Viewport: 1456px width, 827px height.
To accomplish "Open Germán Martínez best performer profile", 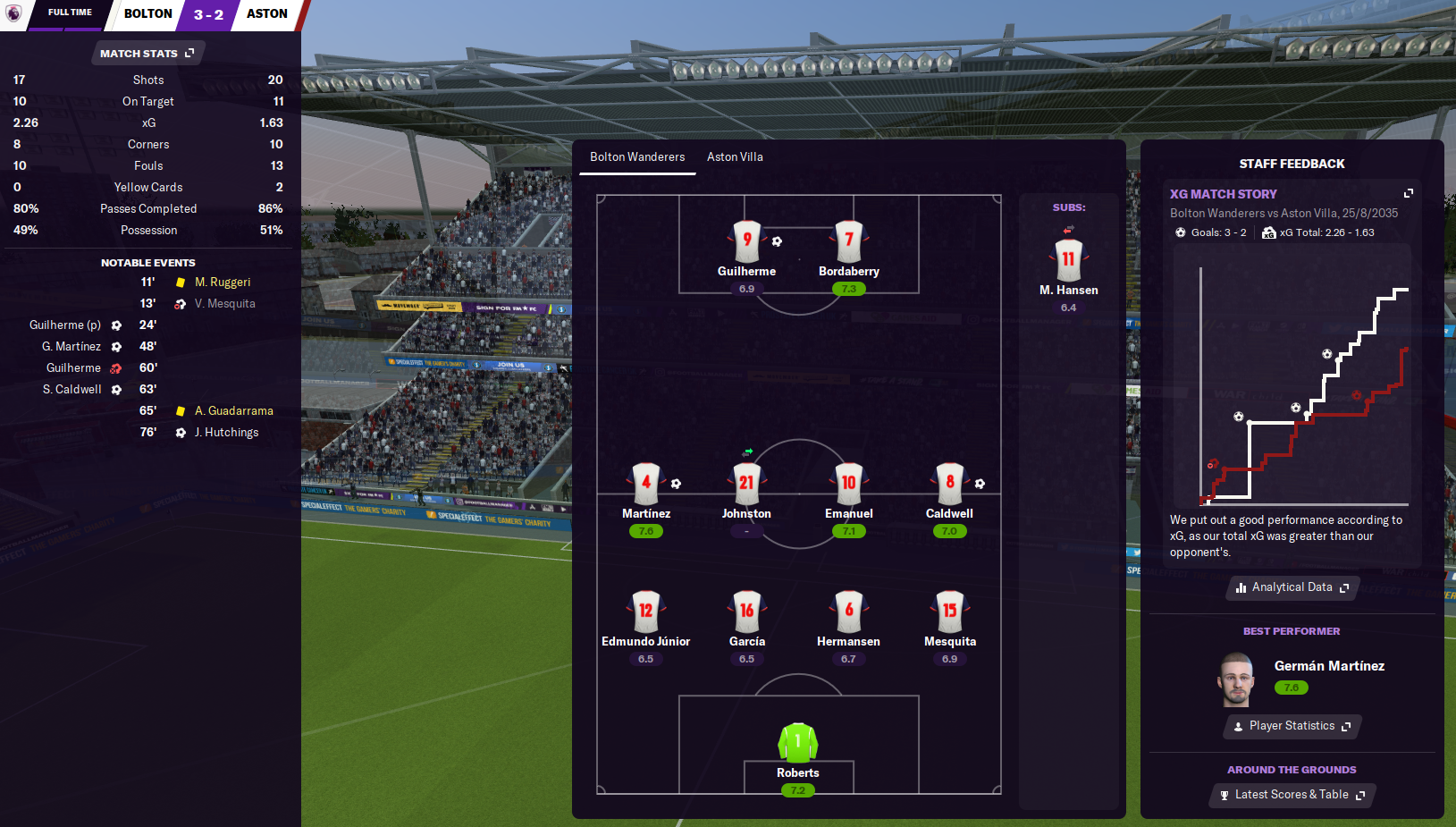I will pyautogui.click(x=1328, y=666).
